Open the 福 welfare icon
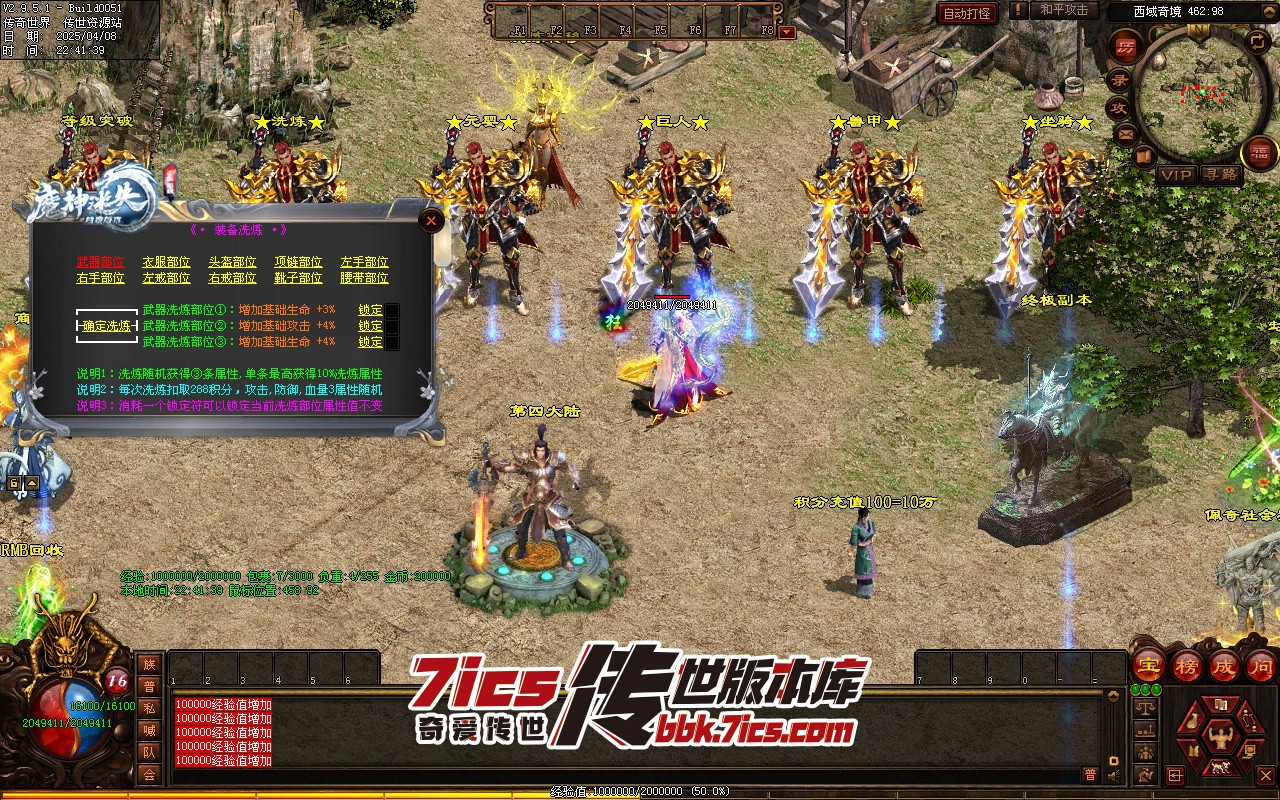The image size is (1280, 800). coord(1259,153)
